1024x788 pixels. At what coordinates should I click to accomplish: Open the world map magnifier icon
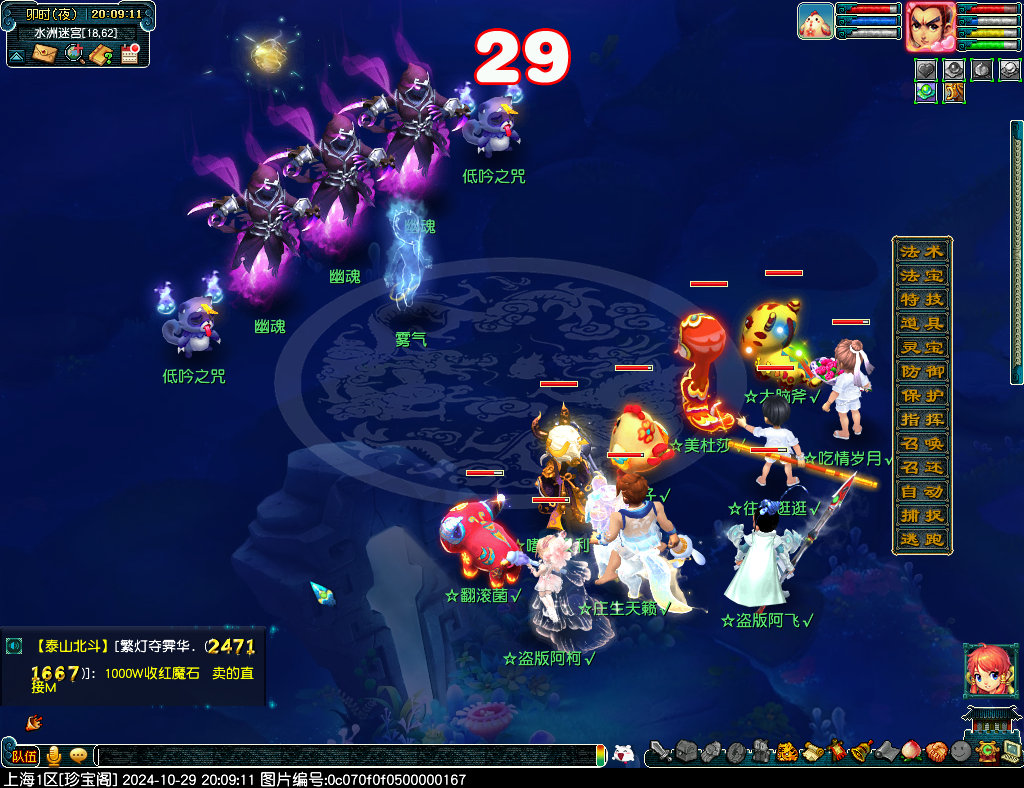tap(73, 54)
